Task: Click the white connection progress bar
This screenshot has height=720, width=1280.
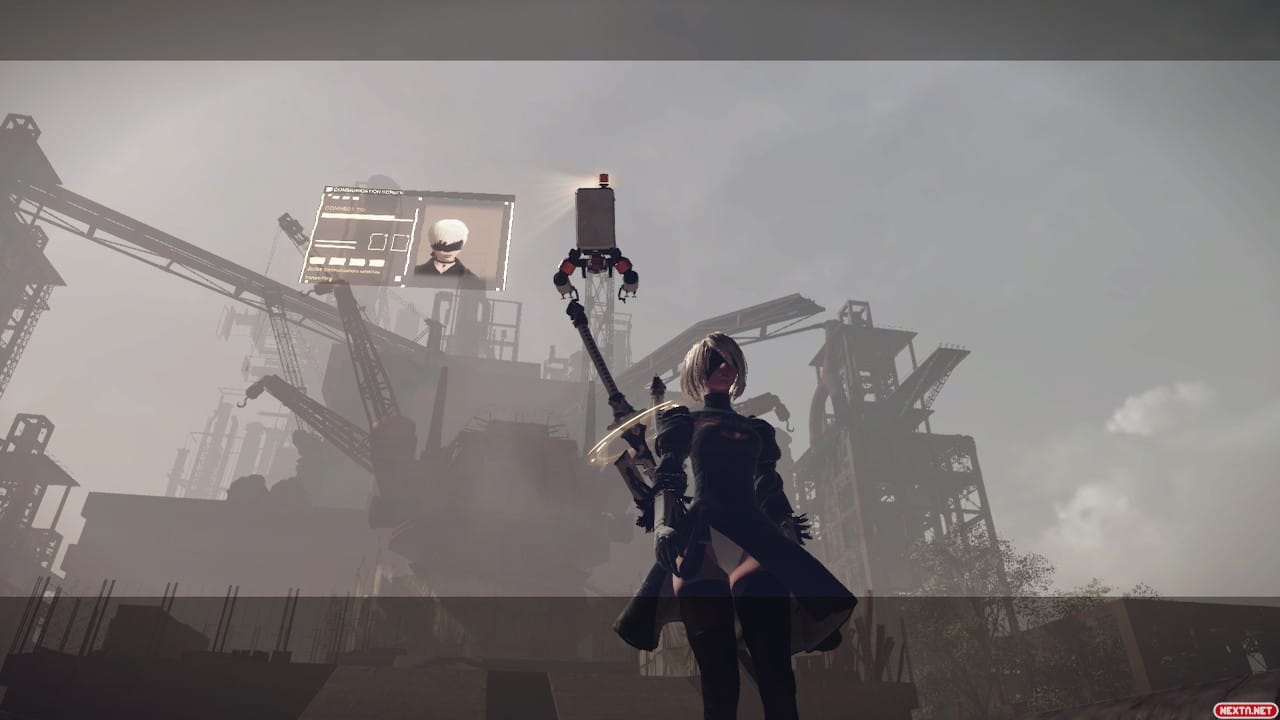Action: click(x=359, y=216)
